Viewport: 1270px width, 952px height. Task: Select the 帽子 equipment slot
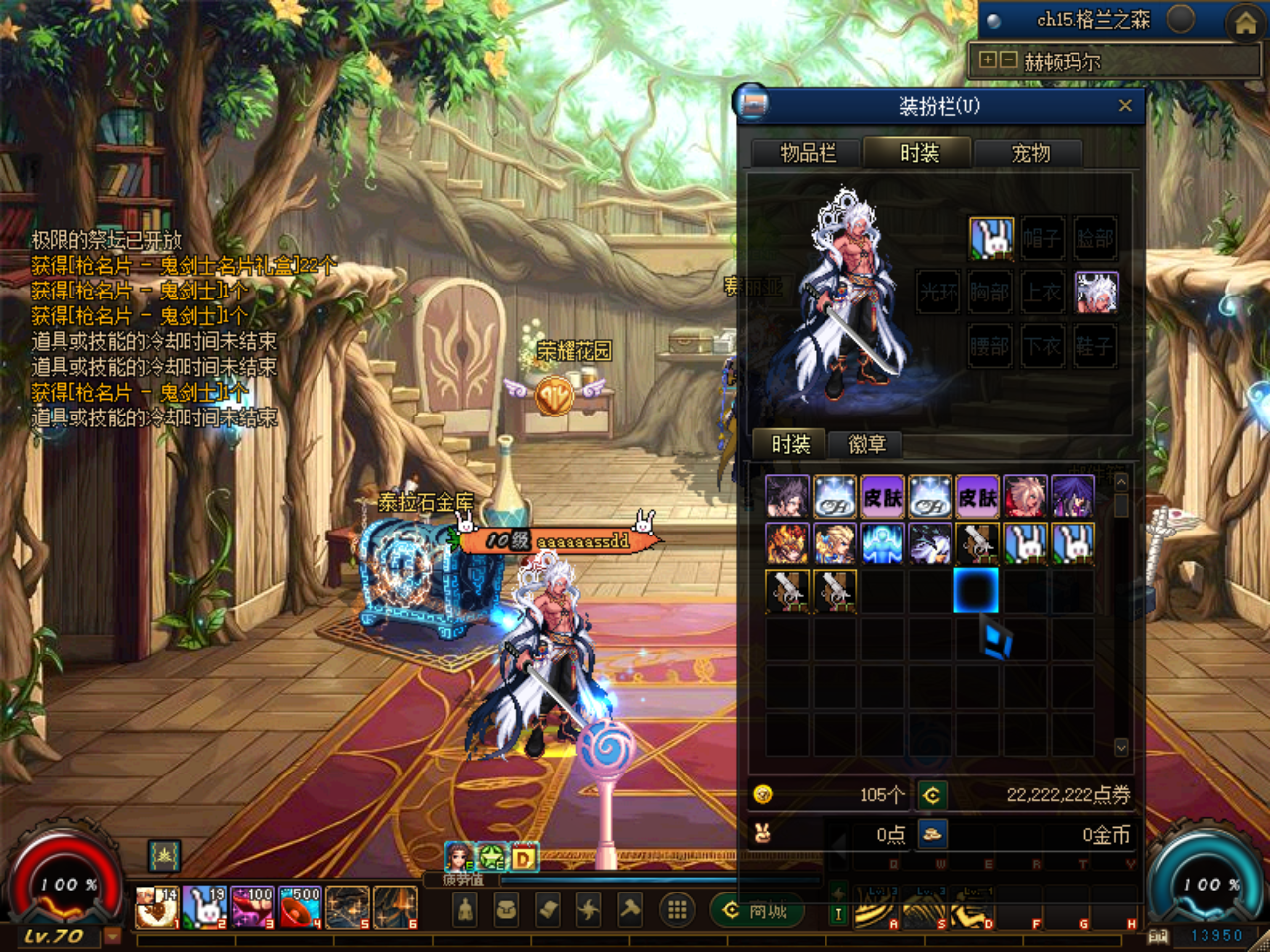pyautogui.click(x=1042, y=239)
